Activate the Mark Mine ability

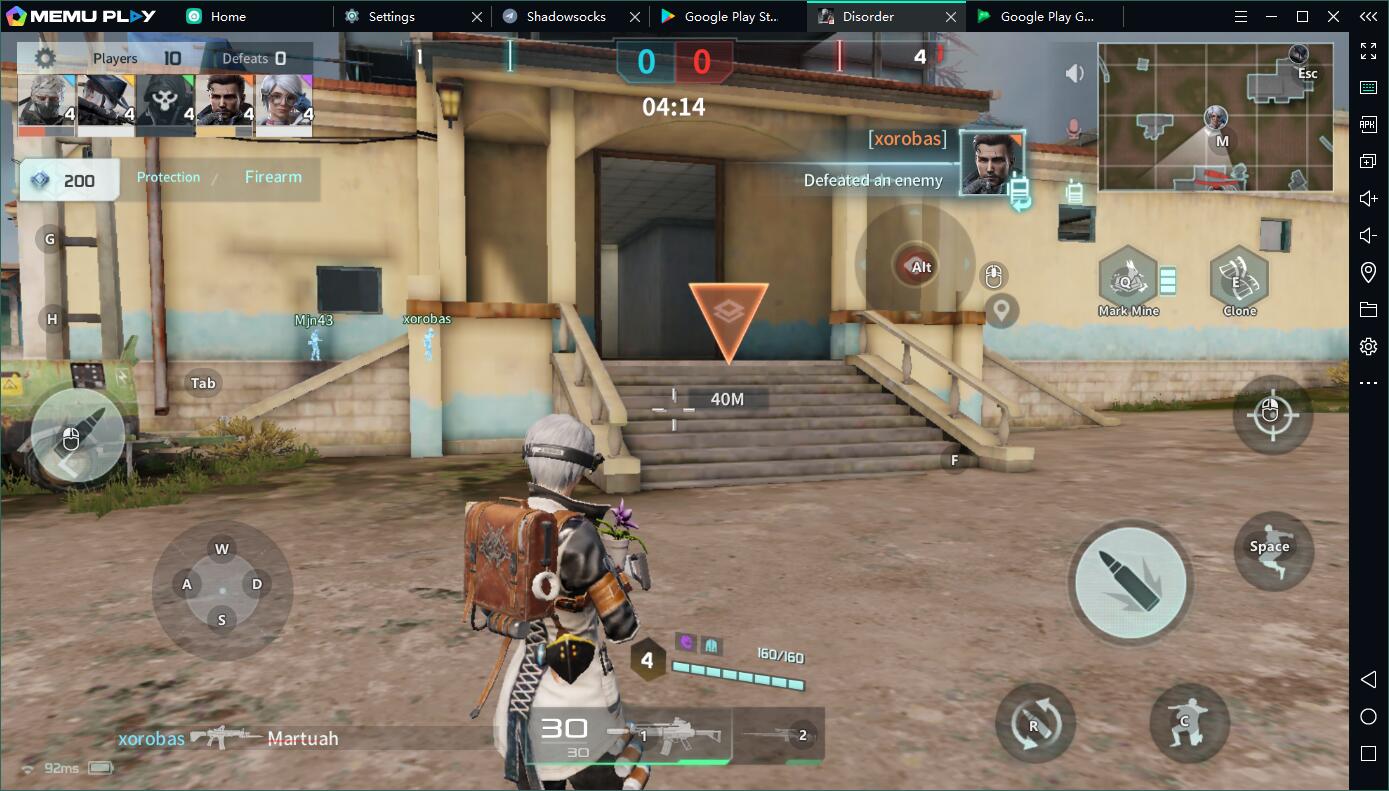(1128, 282)
